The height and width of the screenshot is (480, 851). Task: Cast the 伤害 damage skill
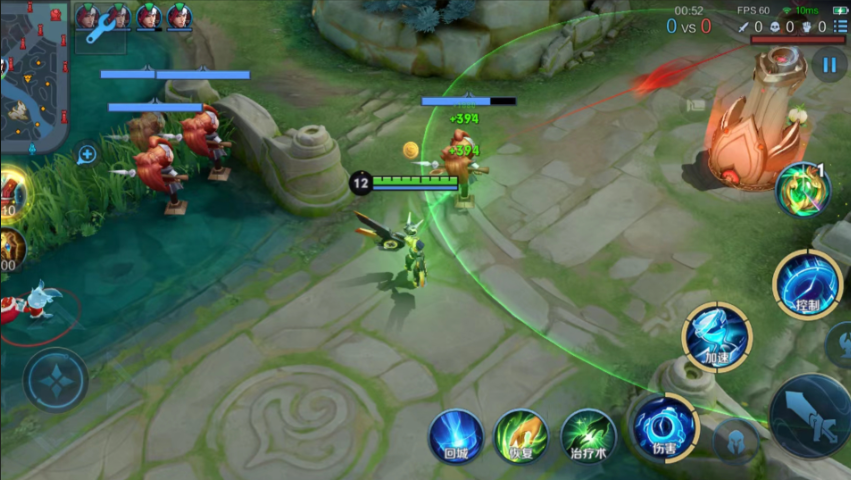point(665,427)
